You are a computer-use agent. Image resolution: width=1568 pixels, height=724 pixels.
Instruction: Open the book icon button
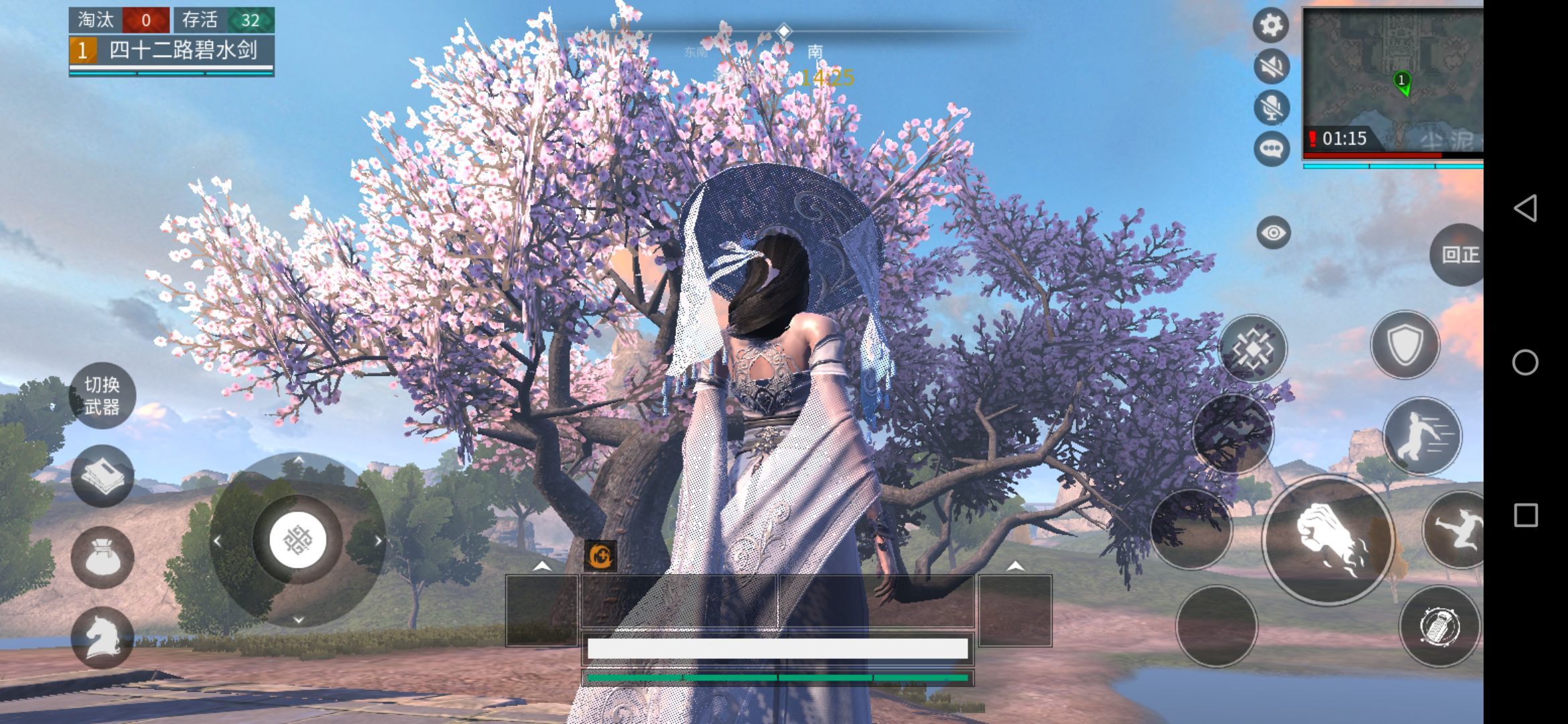point(102,476)
